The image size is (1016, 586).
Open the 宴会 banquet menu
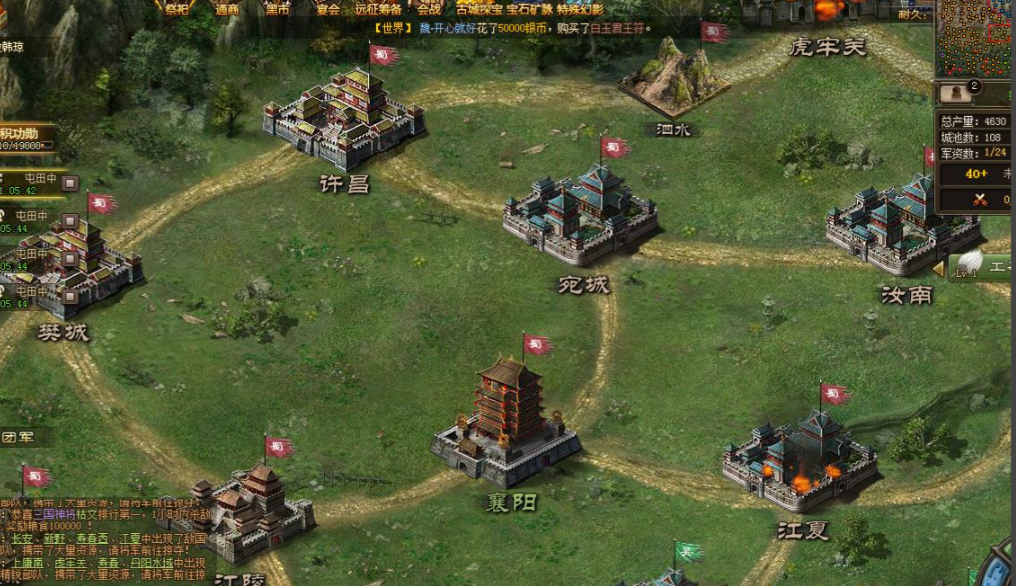click(328, 8)
